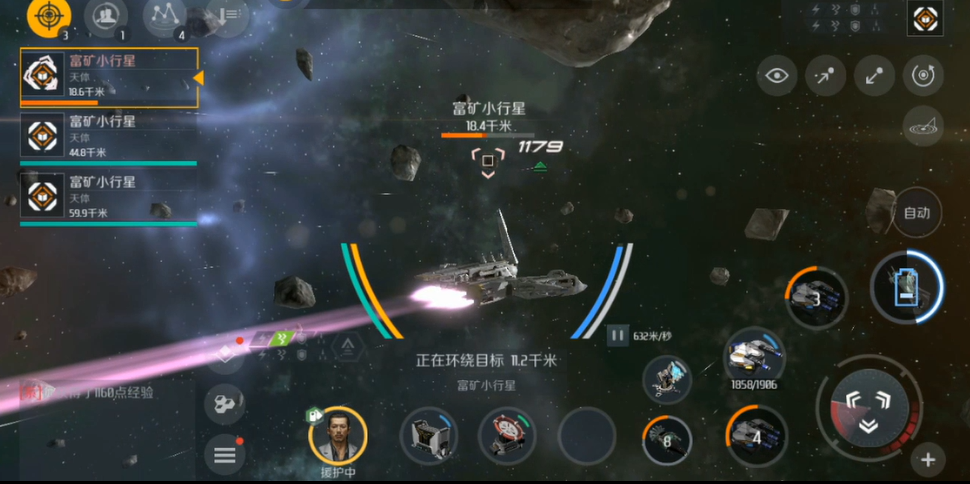Tap the eye look-at camera button
The width and height of the screenshot is (970, 484).
[776, 75]
